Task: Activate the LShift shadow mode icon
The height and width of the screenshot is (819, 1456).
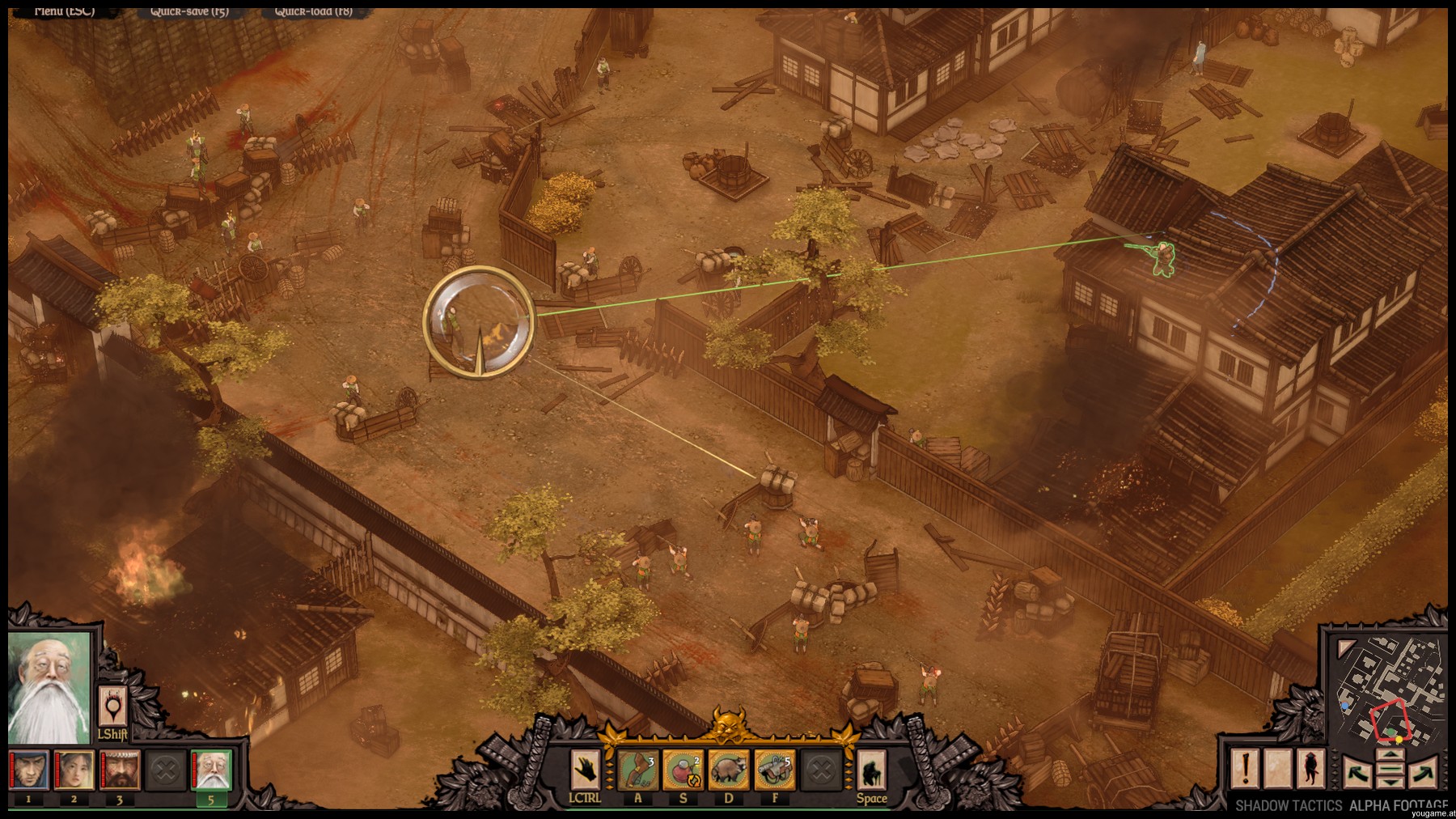Action: tap(112, 708)
